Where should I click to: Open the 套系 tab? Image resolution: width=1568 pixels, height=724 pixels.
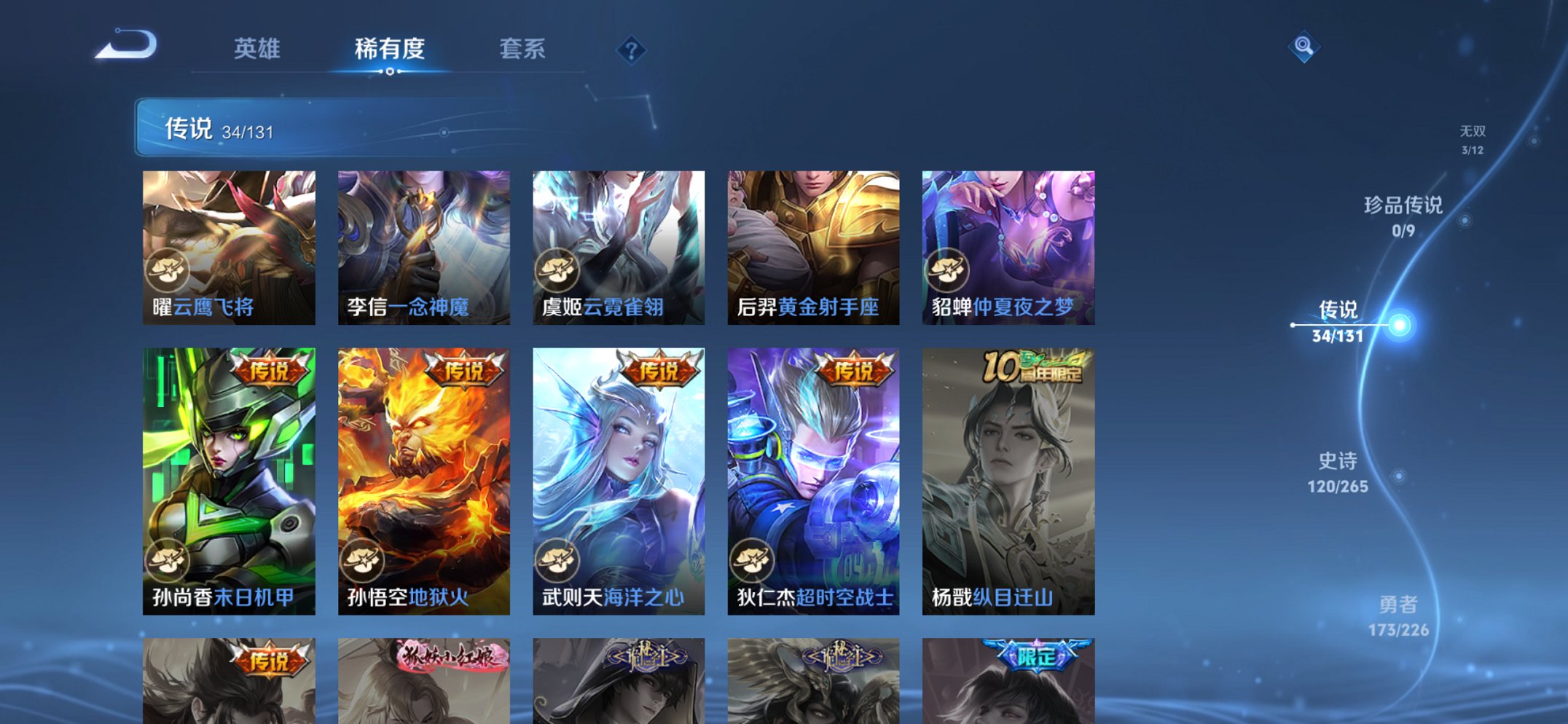tap(525, 49)
